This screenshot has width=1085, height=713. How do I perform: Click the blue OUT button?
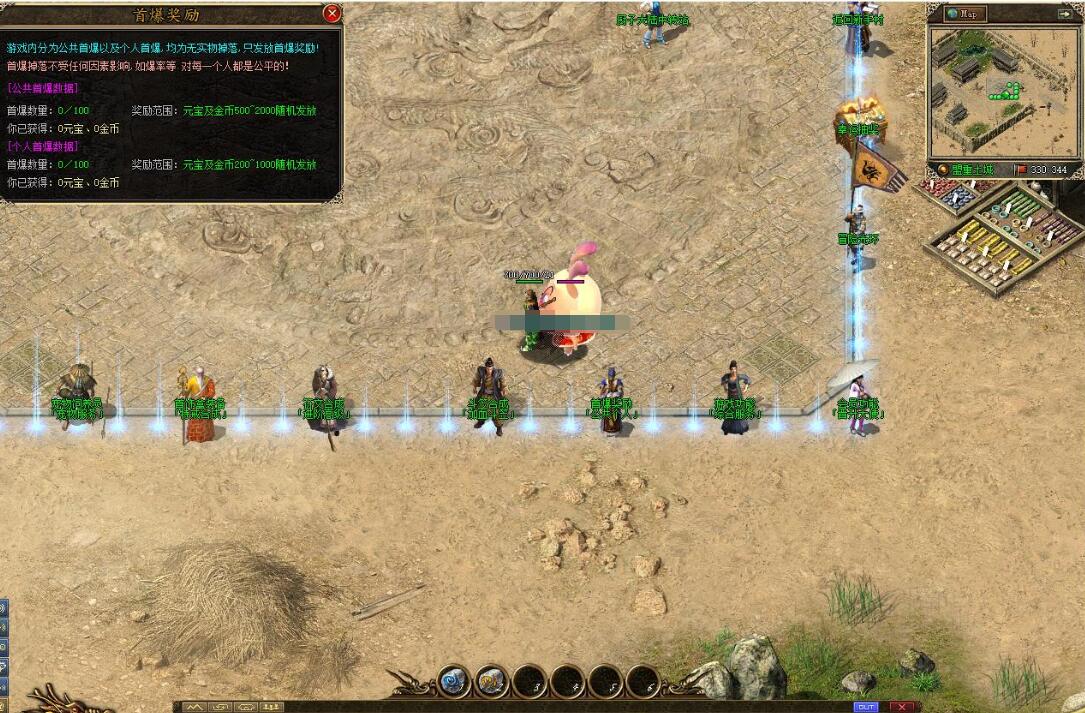pos(866,707)
